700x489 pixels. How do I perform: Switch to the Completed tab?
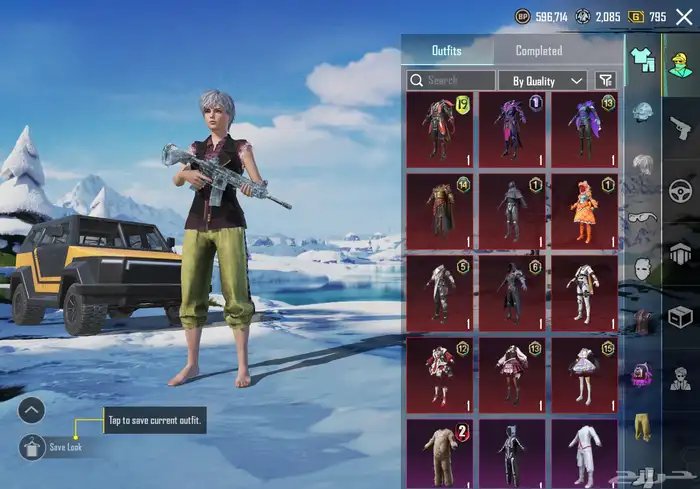click(x=538, y=50)
